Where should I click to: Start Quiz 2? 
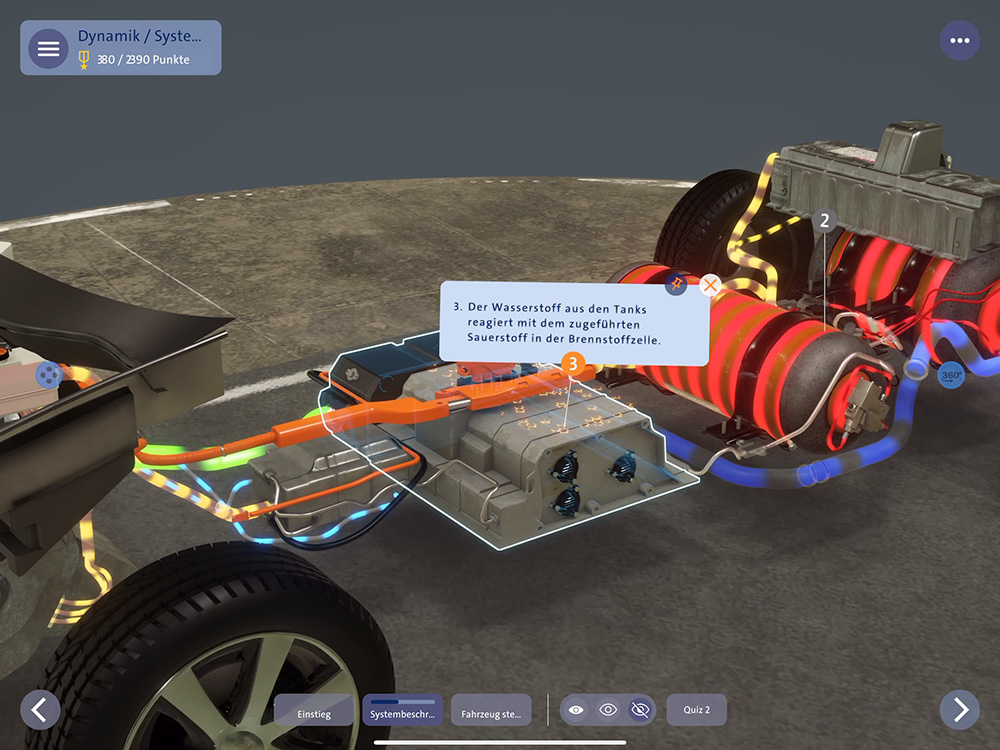point(696,710)
